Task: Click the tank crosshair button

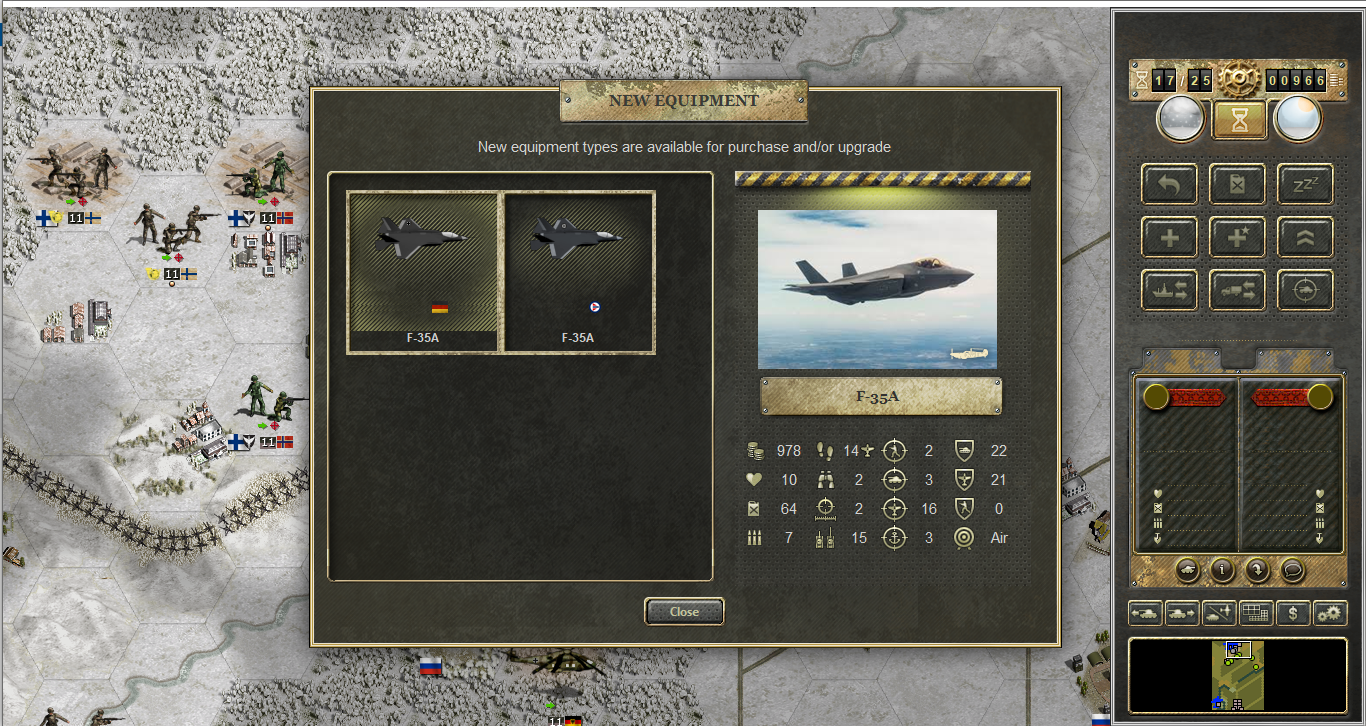Action: pyautogui.click(x=1305, y=290)
